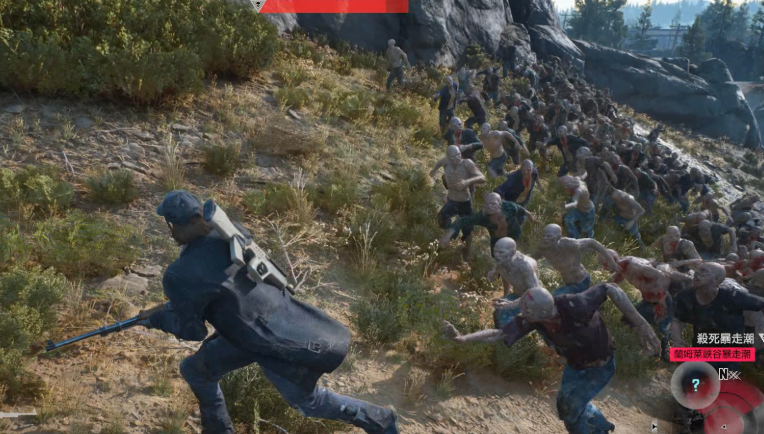Click the blue question mark marker
764x434 pixels.
tap(695, 385)
